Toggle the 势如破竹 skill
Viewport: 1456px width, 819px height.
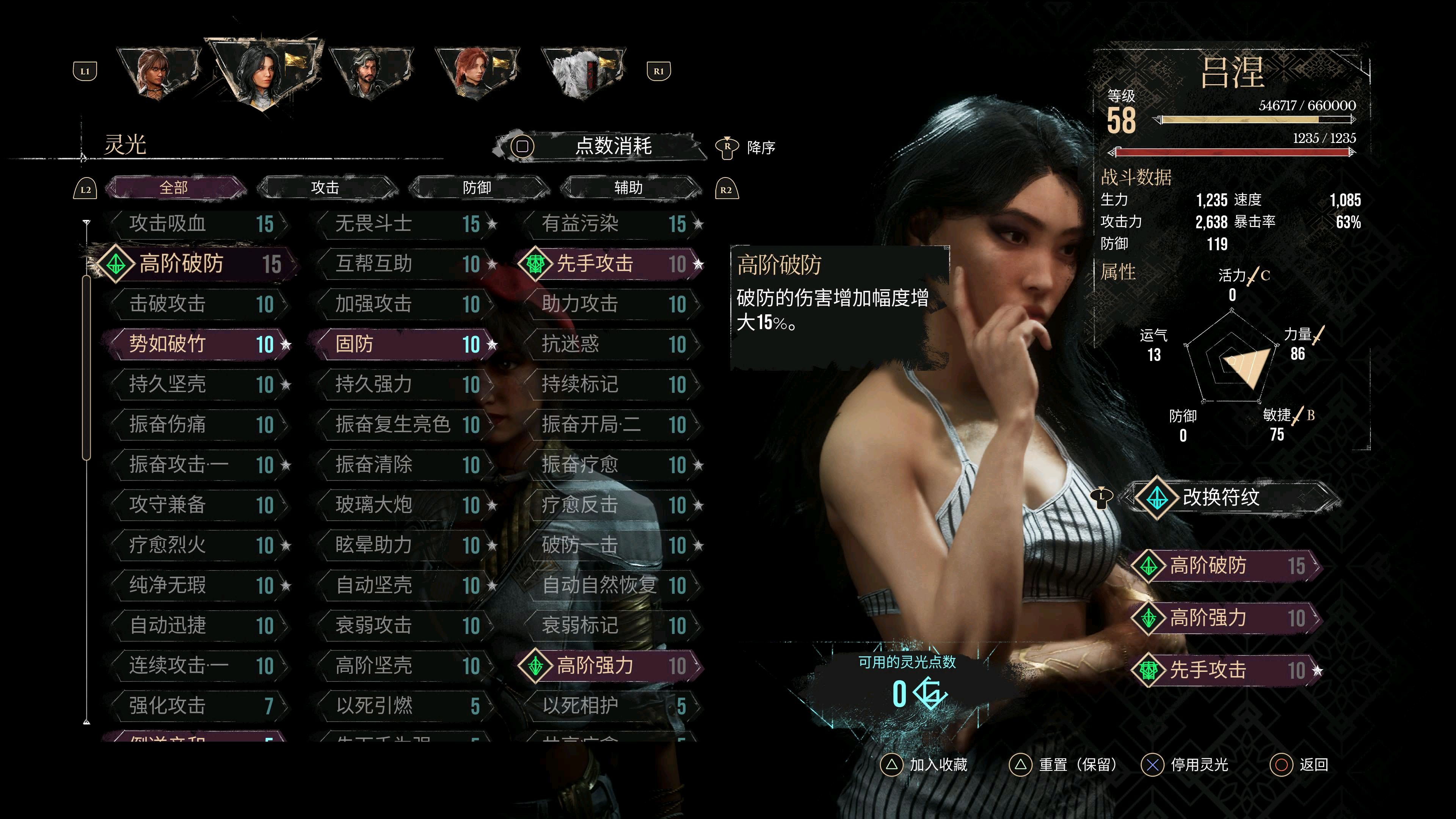198,344
